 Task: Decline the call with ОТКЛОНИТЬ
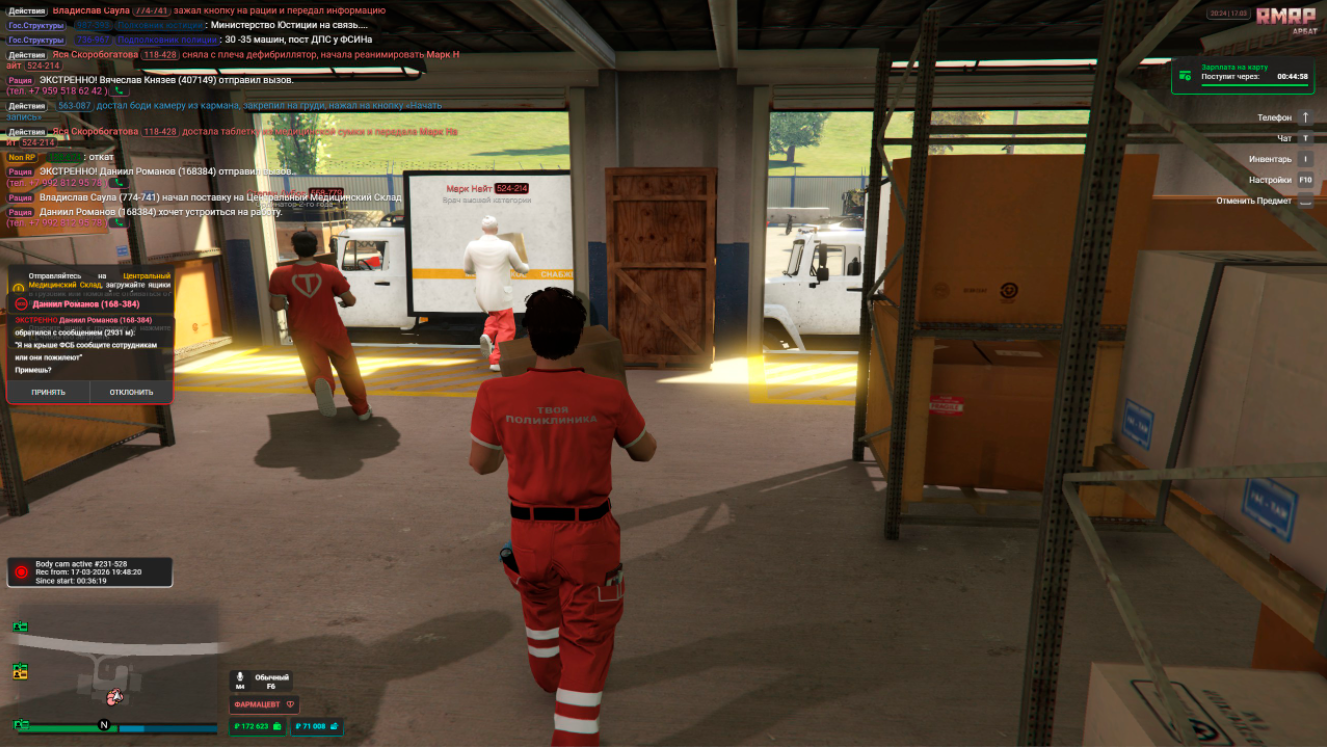(131, 392)
